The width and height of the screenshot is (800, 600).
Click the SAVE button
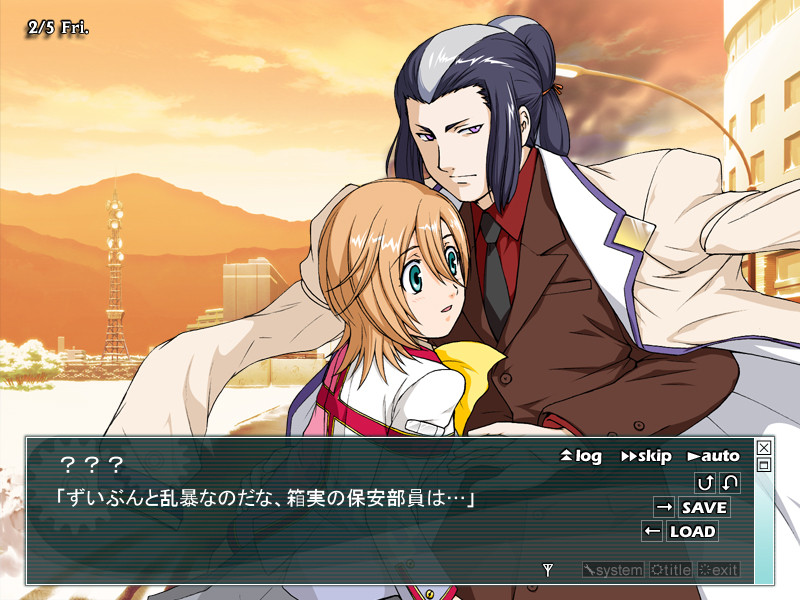tap(704, 507)
